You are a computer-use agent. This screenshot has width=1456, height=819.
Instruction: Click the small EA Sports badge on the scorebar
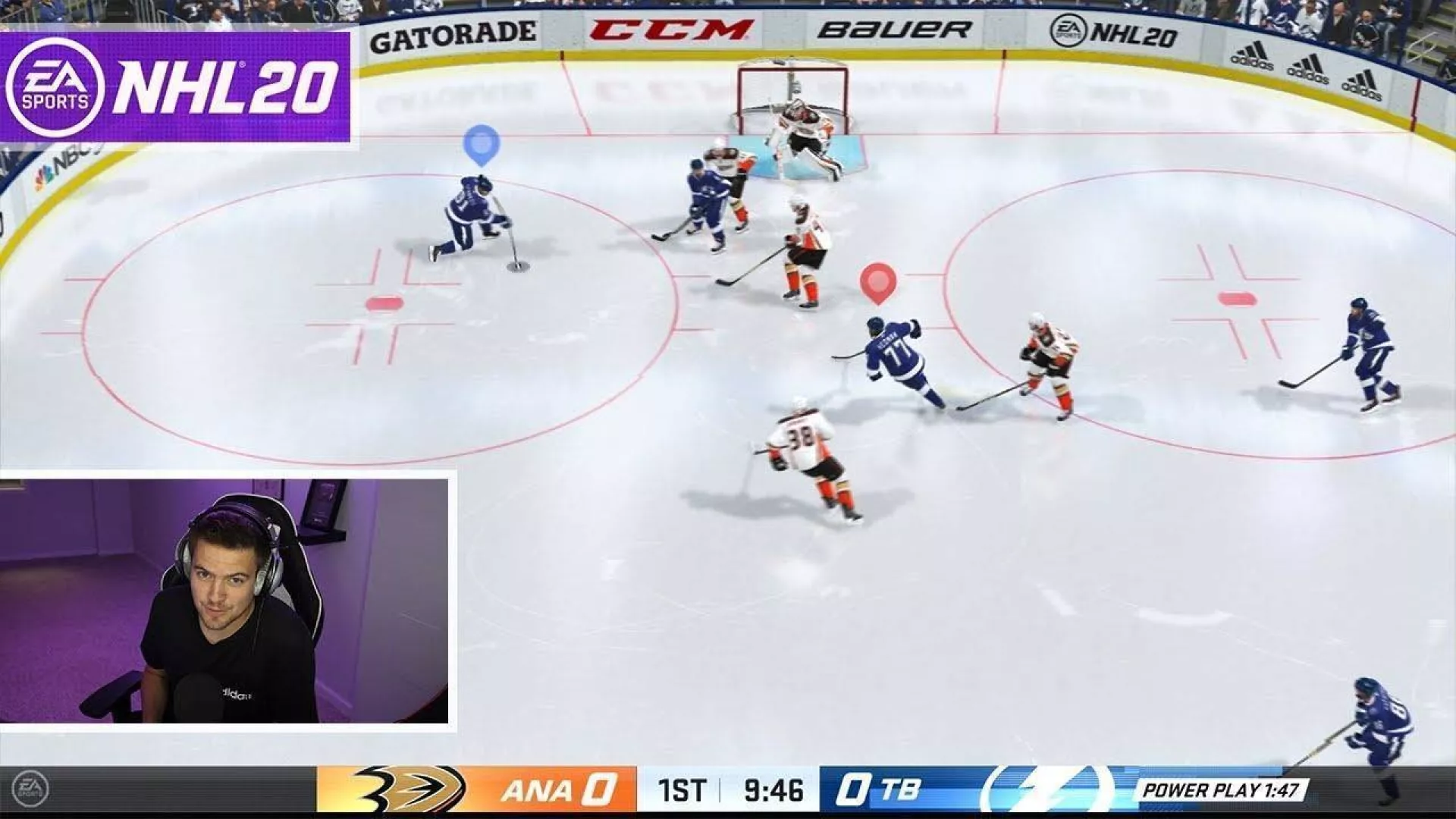[31, 789]
